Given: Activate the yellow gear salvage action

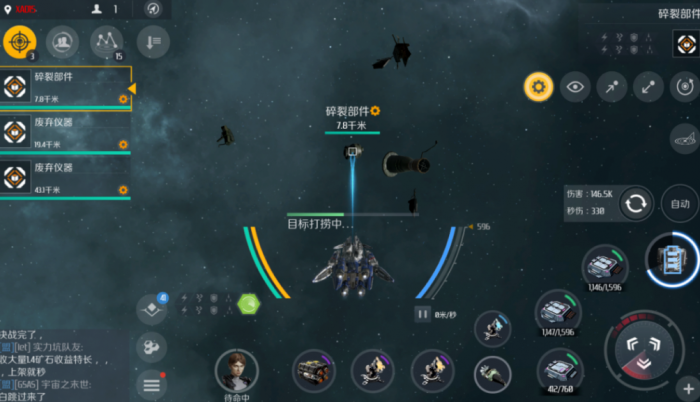Looking at the screenshot, I should click(x=539, y=87).
